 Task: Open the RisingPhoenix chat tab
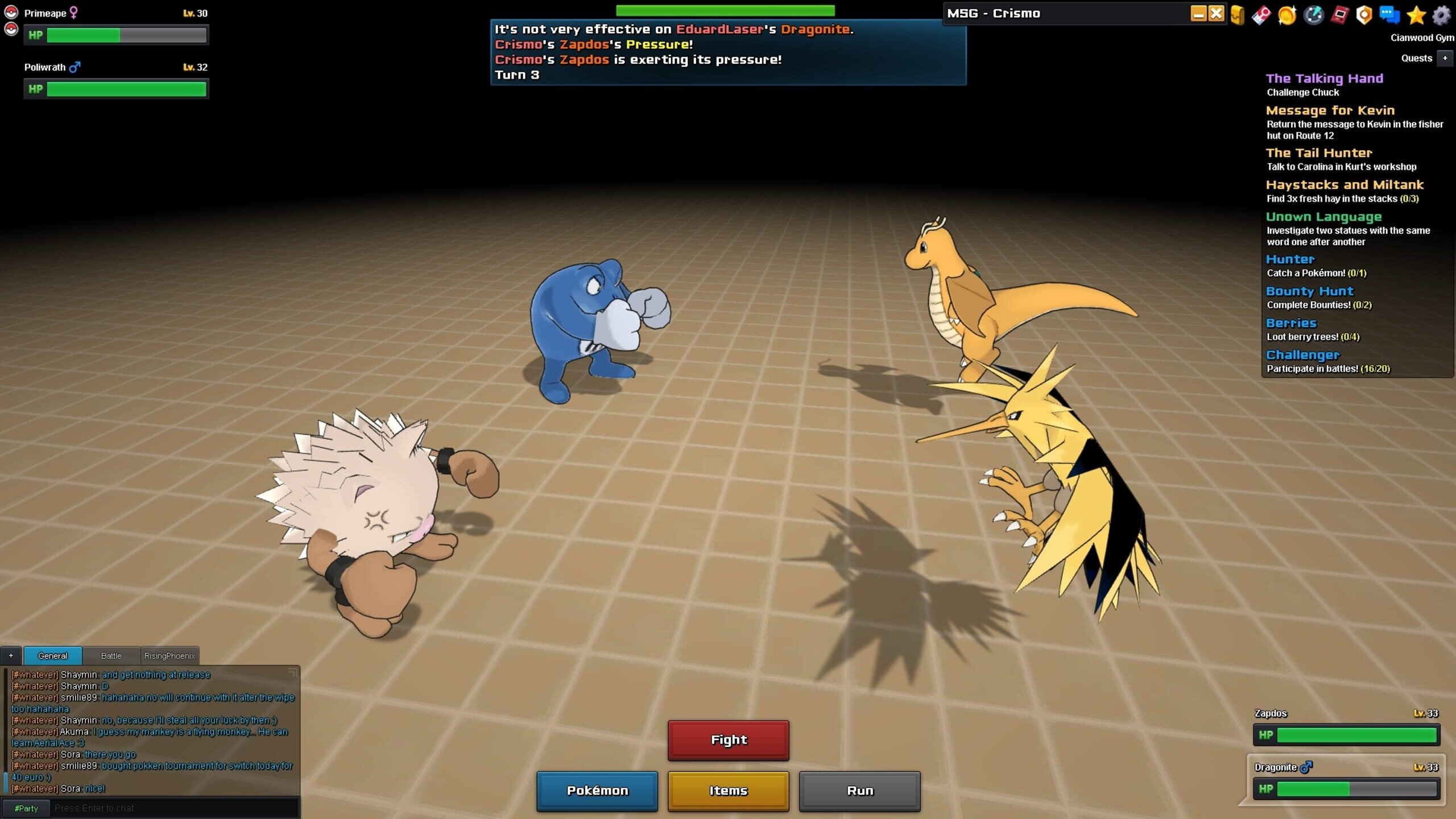click(170, 655)
